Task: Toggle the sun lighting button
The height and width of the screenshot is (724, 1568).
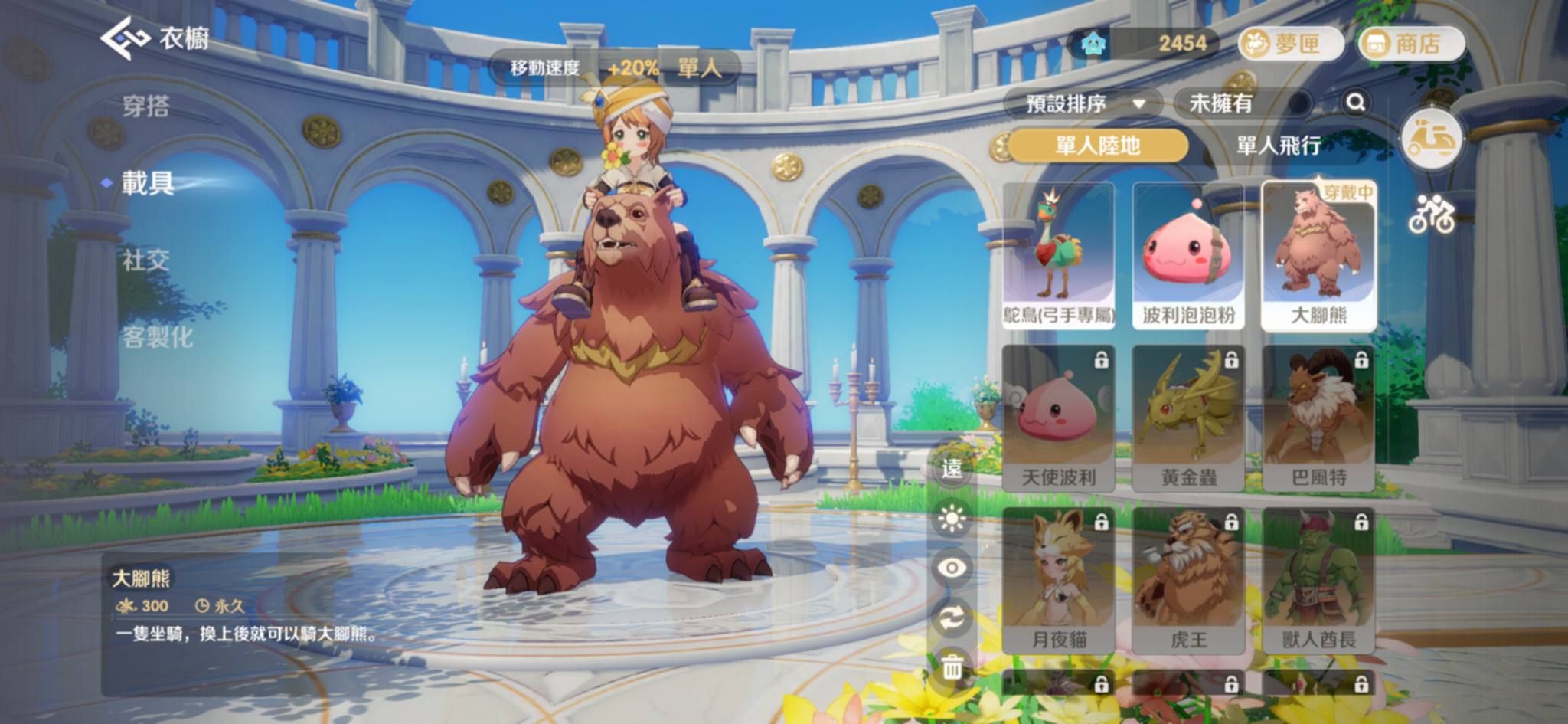Action: [952, 519]
